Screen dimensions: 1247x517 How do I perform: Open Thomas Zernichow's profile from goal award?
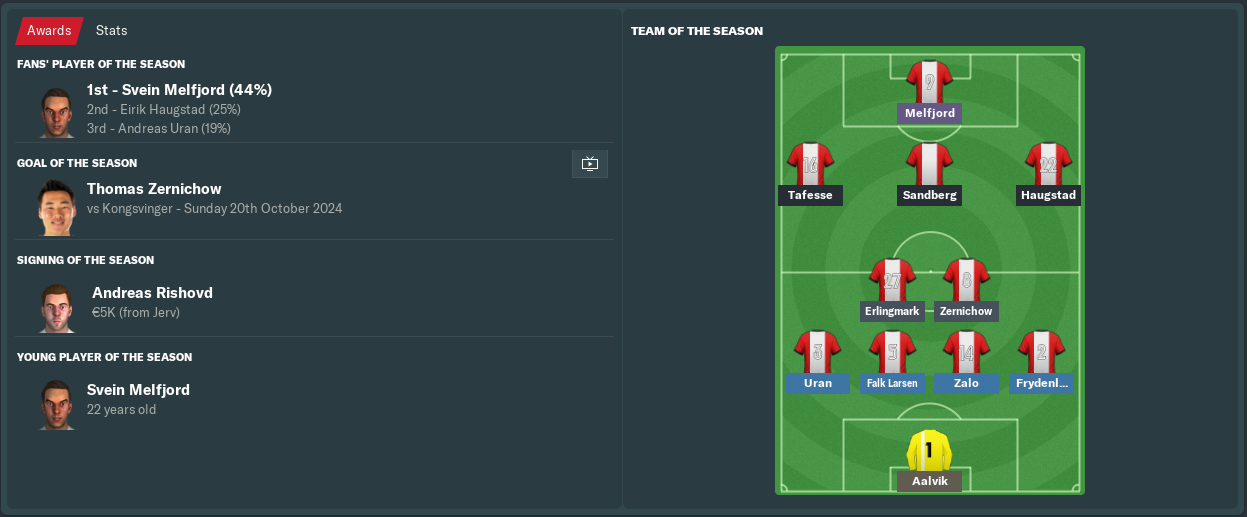point(154,189)
